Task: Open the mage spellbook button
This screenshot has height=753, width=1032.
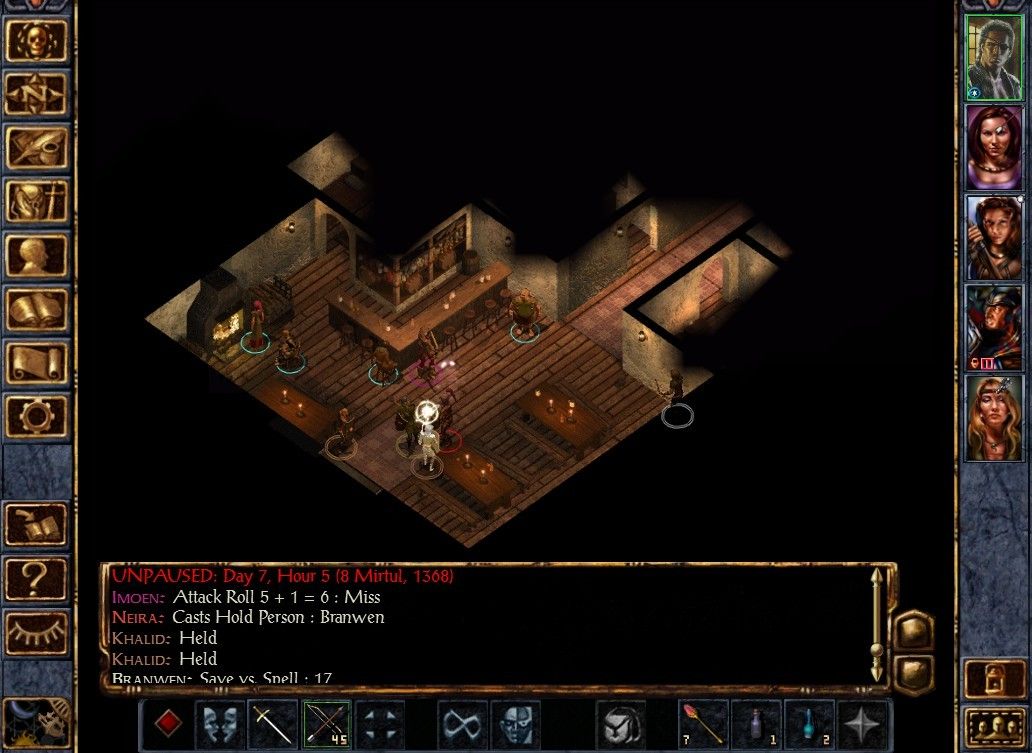Action: click(x=37, y=308)
